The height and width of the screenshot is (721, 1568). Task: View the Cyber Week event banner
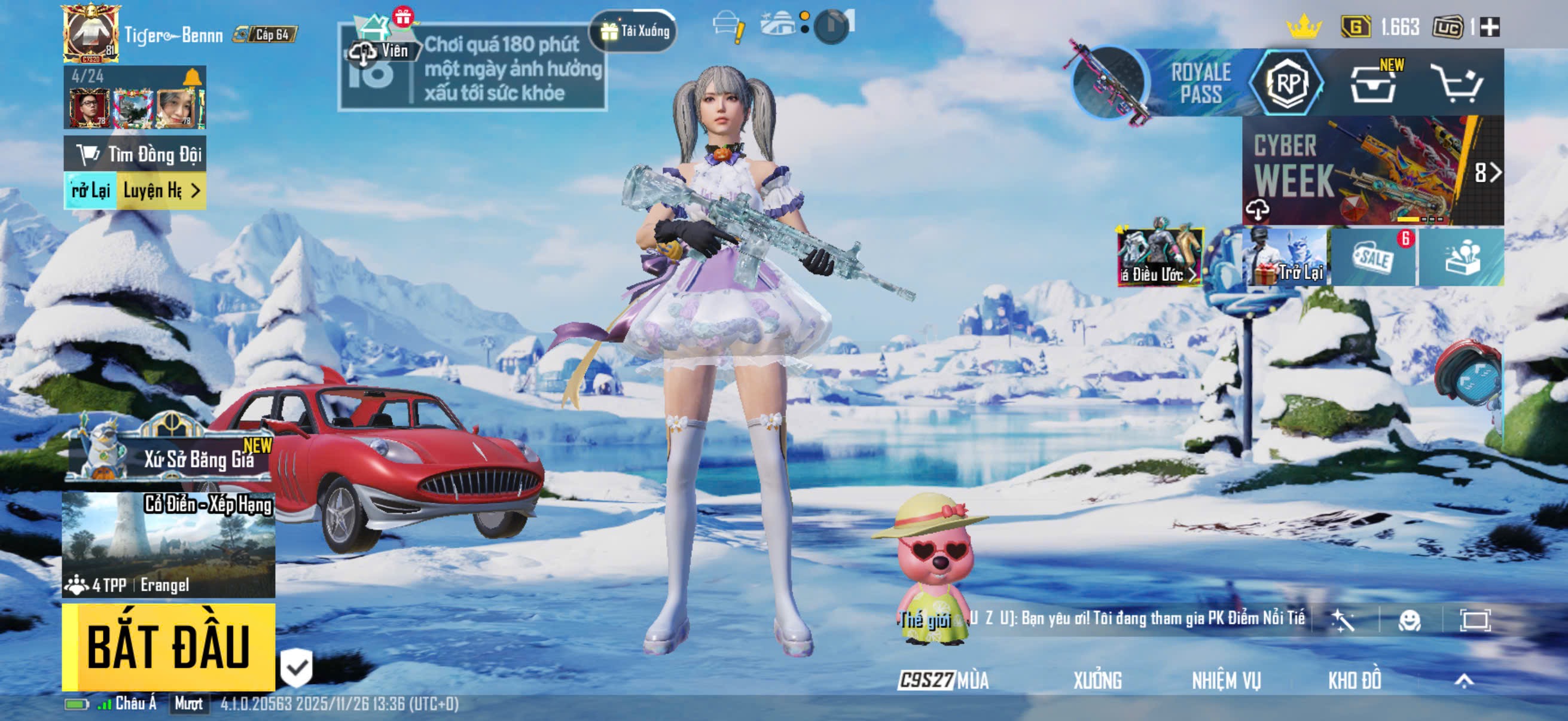[x=1372, y=170]
